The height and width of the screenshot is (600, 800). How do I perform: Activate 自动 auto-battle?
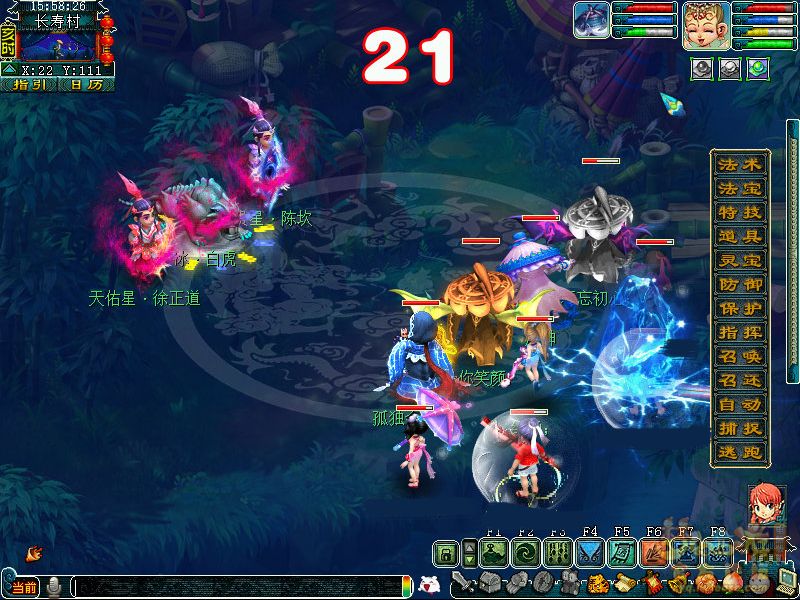[740, 405]
